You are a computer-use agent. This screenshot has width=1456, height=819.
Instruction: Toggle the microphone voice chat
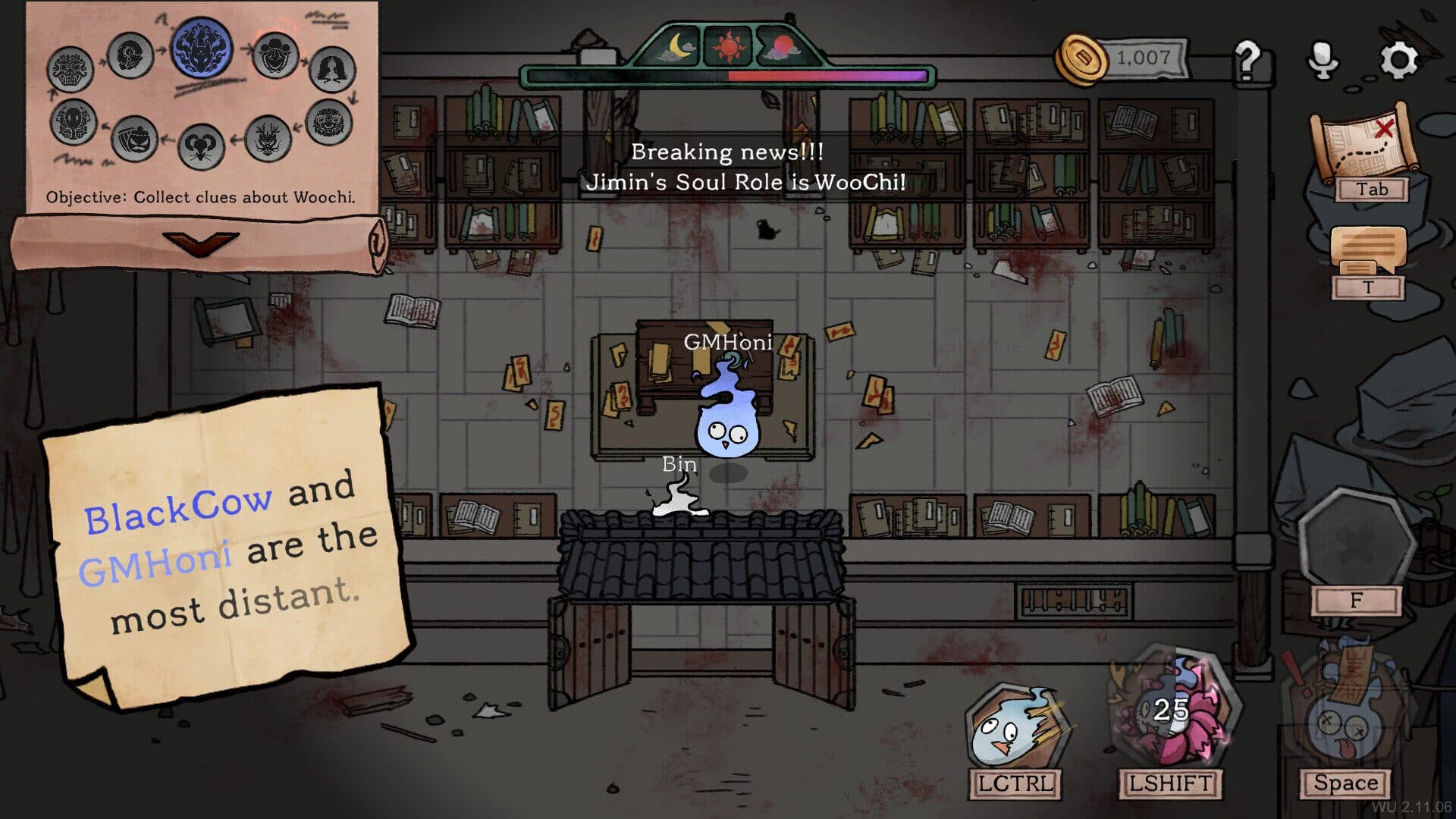[x=1323, y=59]
